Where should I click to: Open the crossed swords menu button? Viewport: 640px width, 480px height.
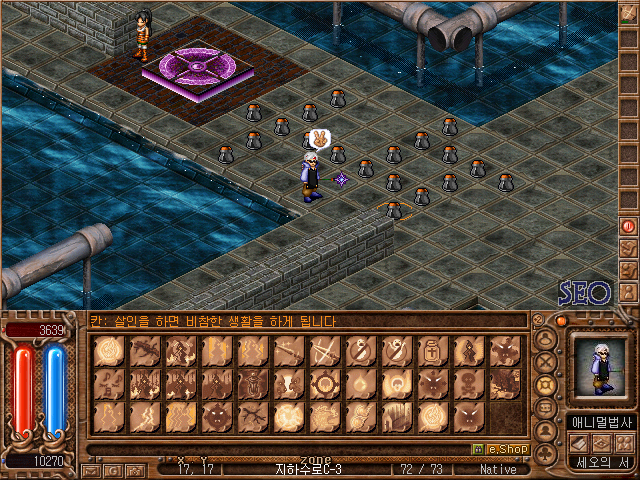click(546, 362)
